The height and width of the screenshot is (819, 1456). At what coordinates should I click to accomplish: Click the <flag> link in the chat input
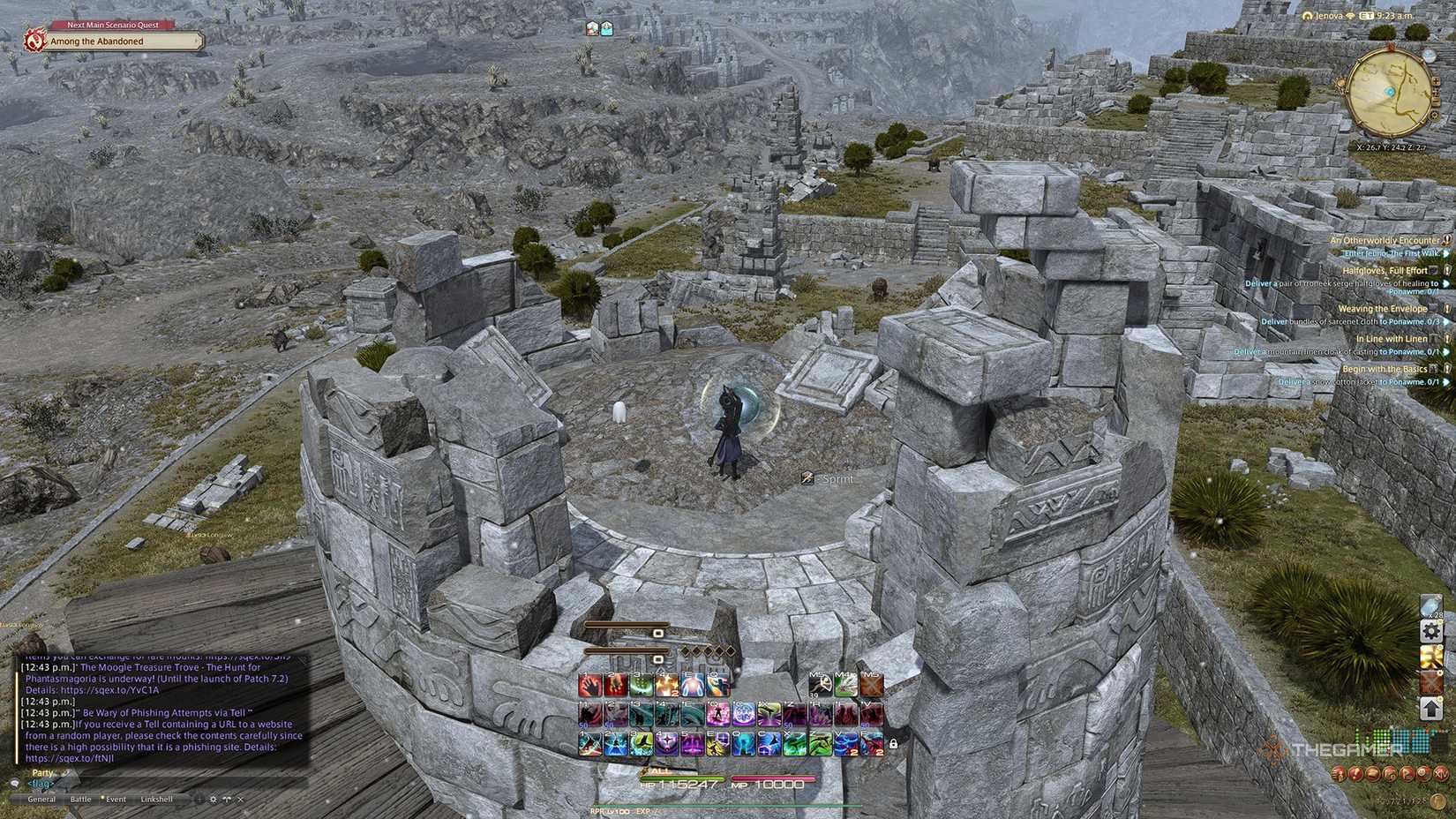click(40, 784)
